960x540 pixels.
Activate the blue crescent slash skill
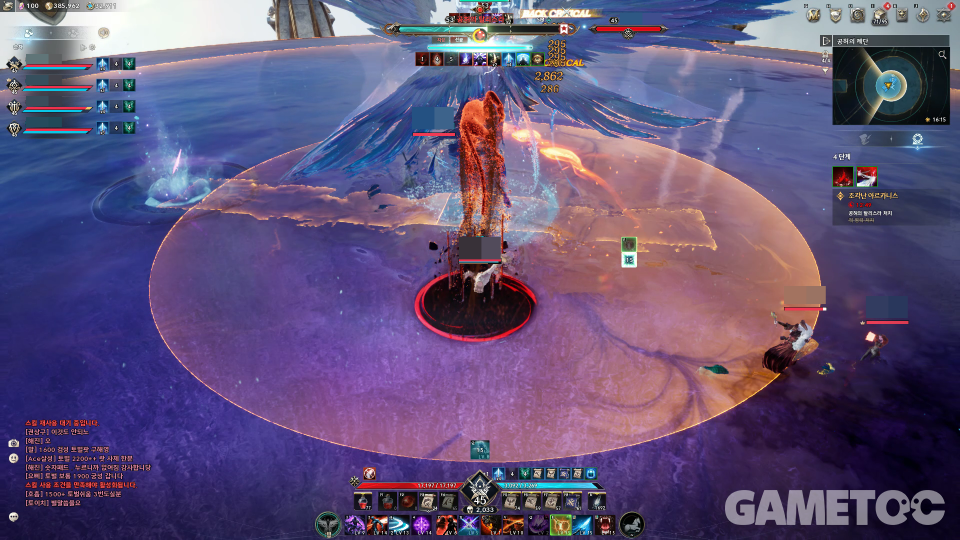(399, 524)
